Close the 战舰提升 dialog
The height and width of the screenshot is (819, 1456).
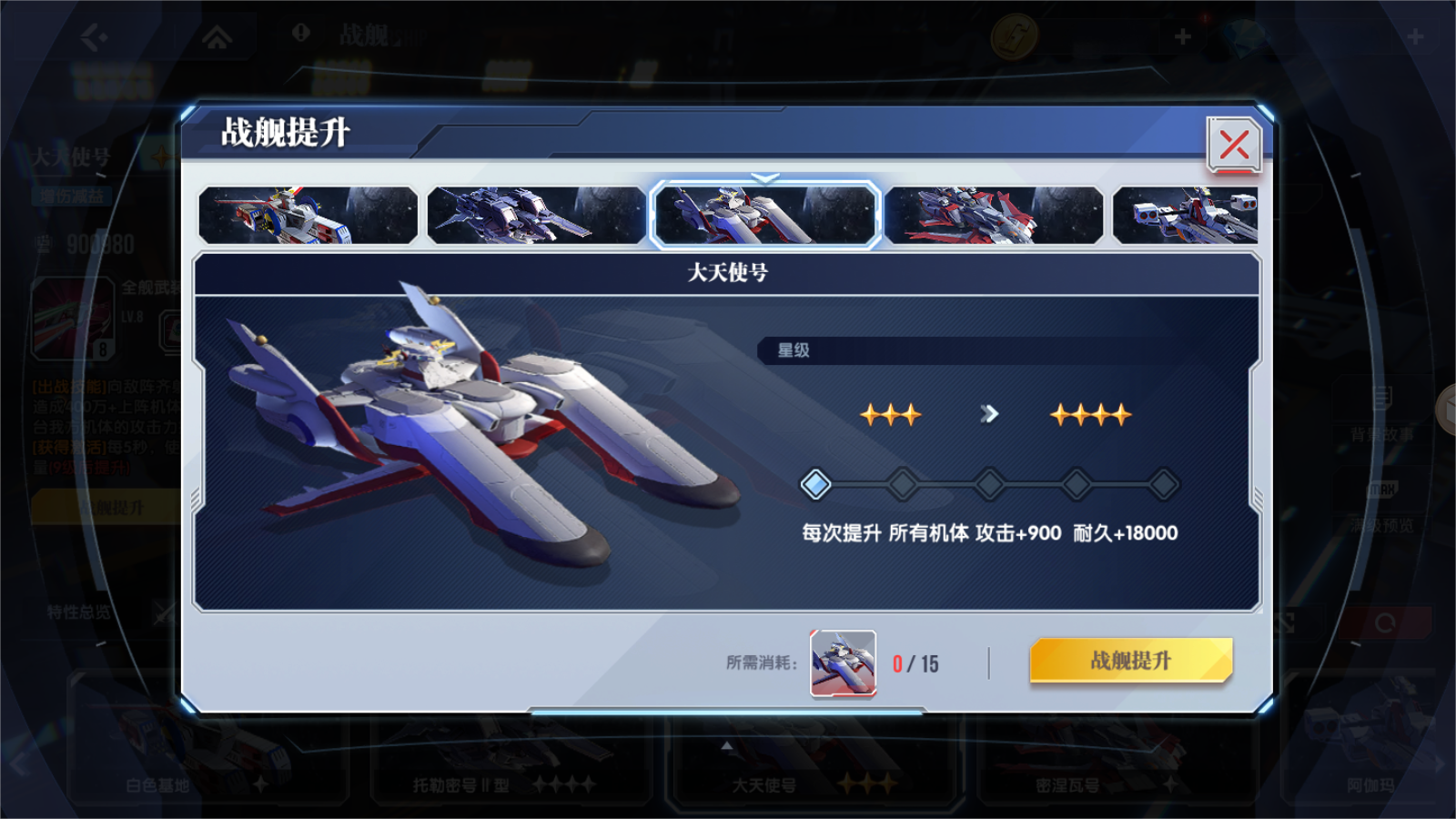pyautogui.click(x=1233, y=145)
